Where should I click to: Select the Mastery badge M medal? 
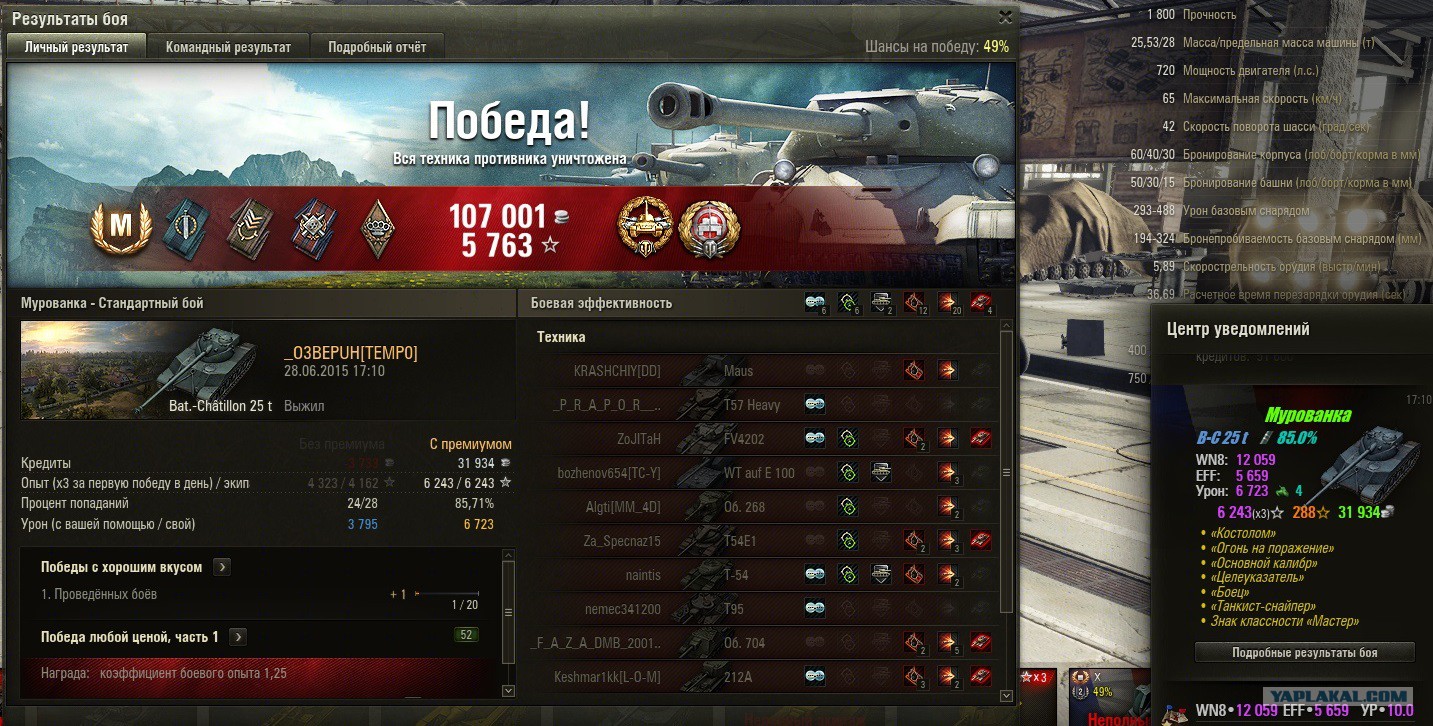(x=120, y=228)
